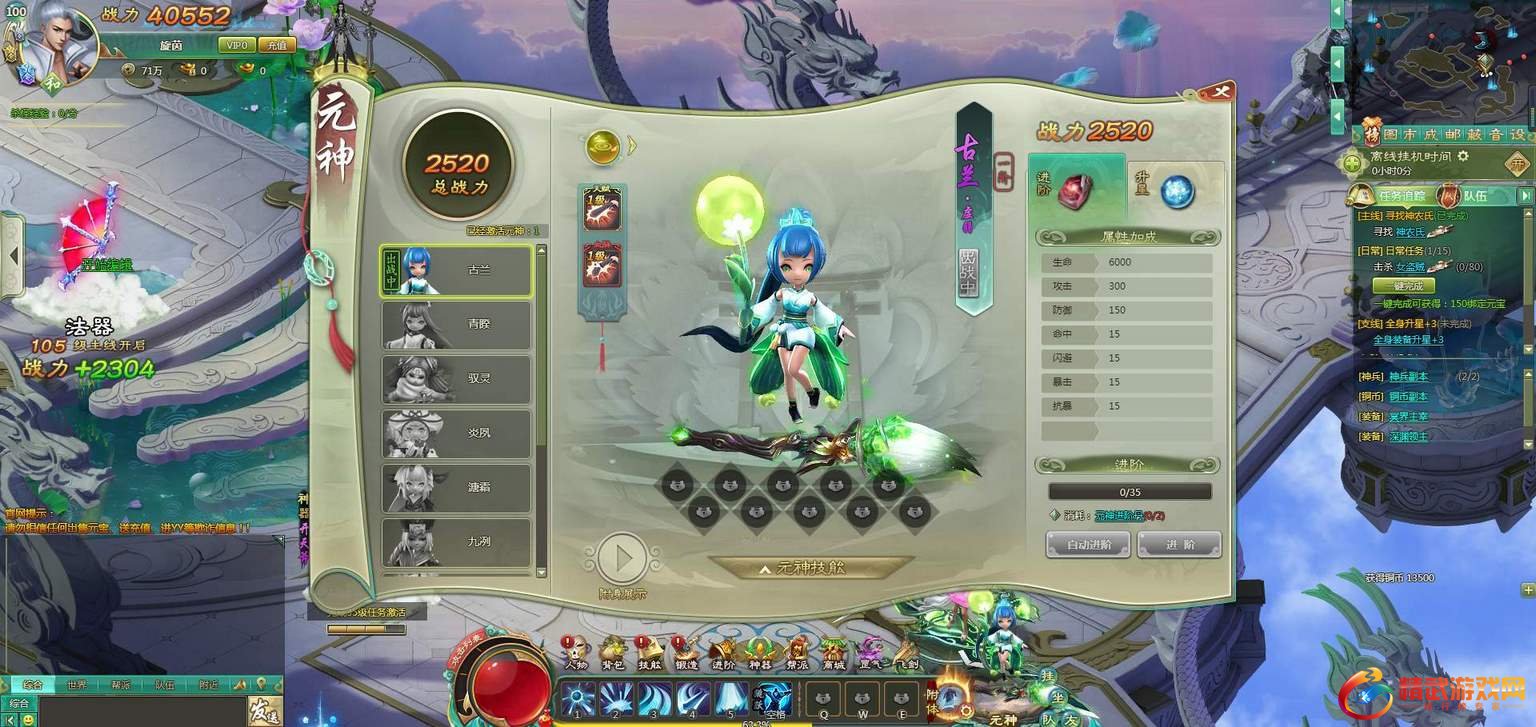Click the 自动进阶 button
1536x727 pixels.
(1087, 544)
